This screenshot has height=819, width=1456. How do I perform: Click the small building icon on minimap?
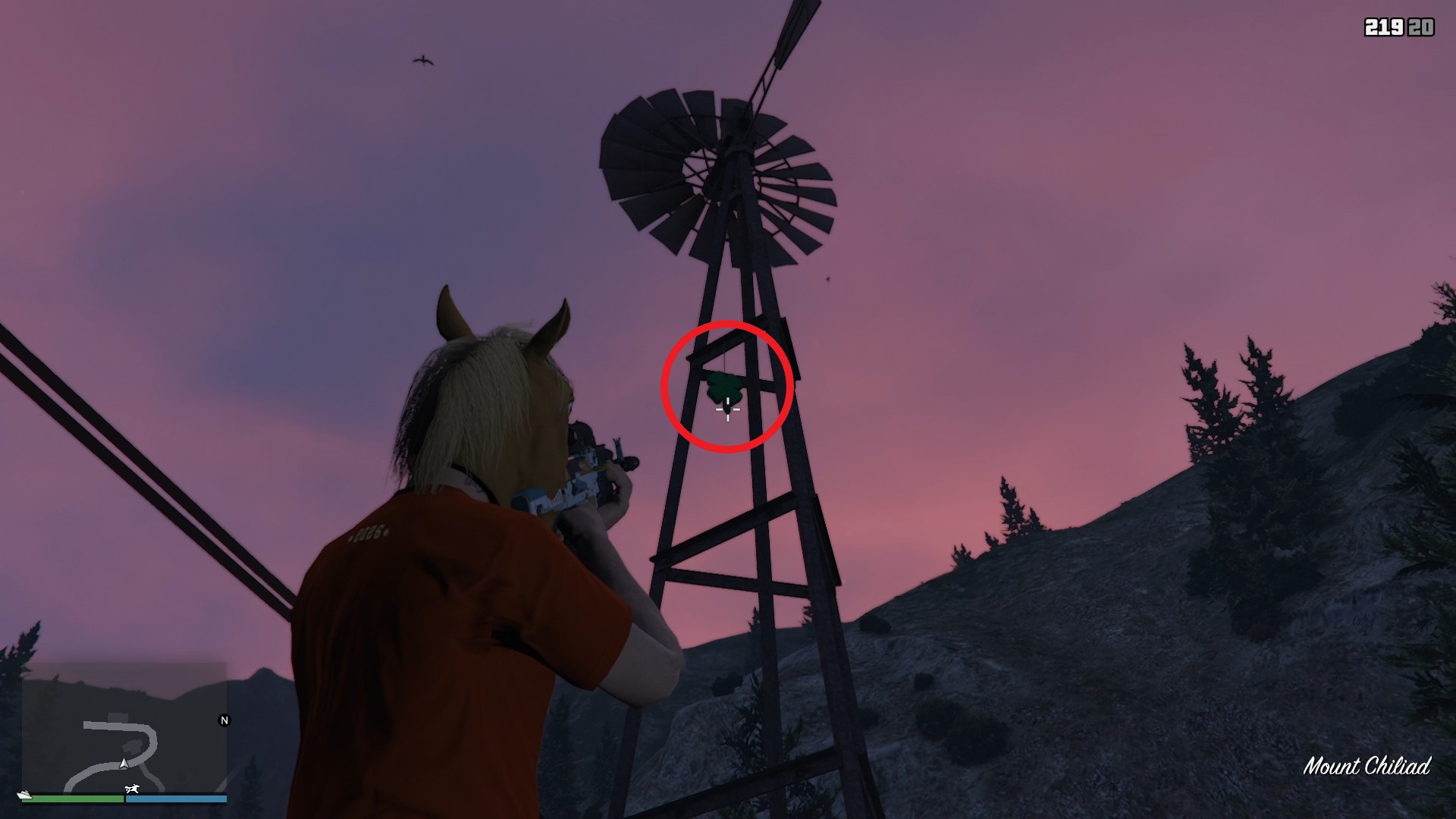tap(118, 717)
